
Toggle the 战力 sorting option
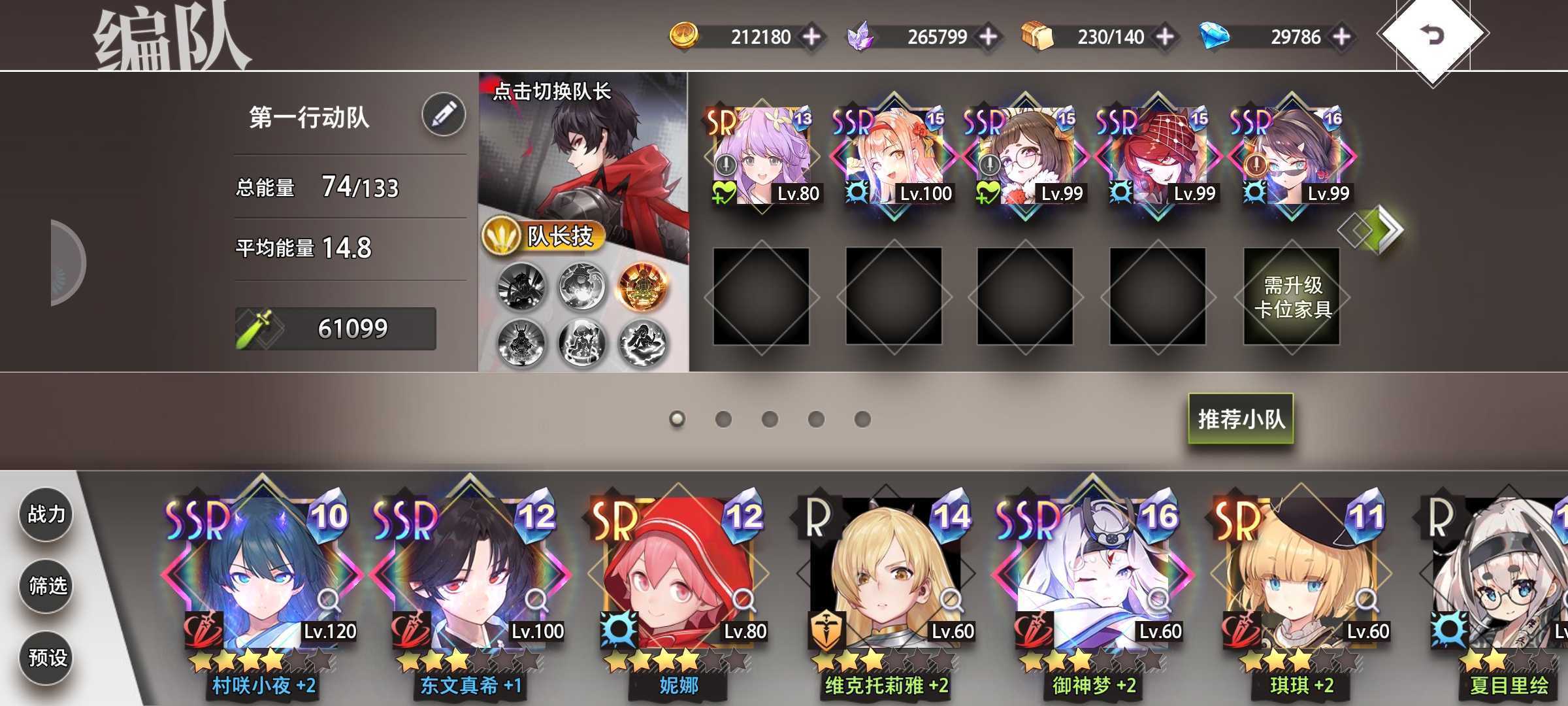coord(46,514)
